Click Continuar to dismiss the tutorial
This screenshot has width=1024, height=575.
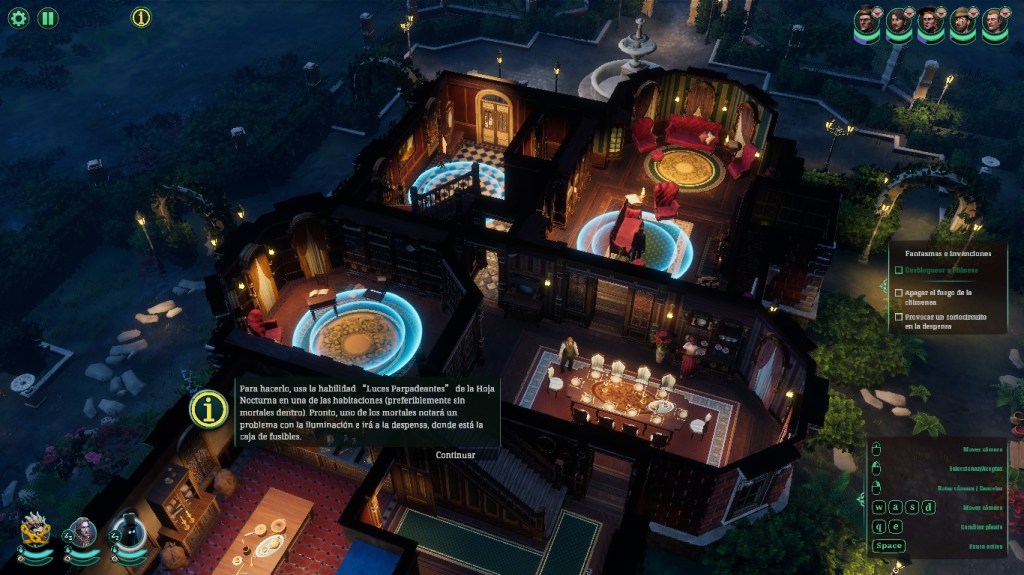[455, 455]
